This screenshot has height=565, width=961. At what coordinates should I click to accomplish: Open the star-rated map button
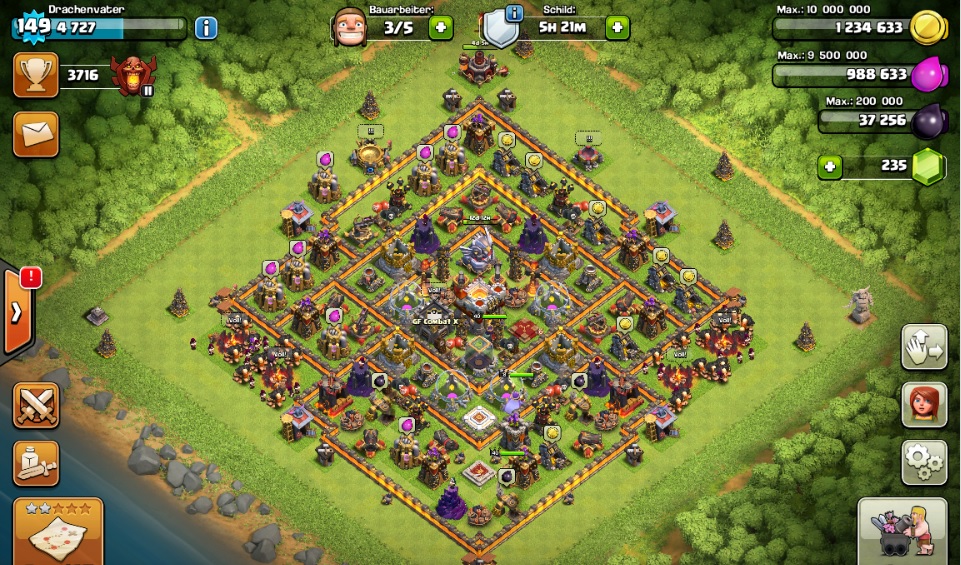58,531
